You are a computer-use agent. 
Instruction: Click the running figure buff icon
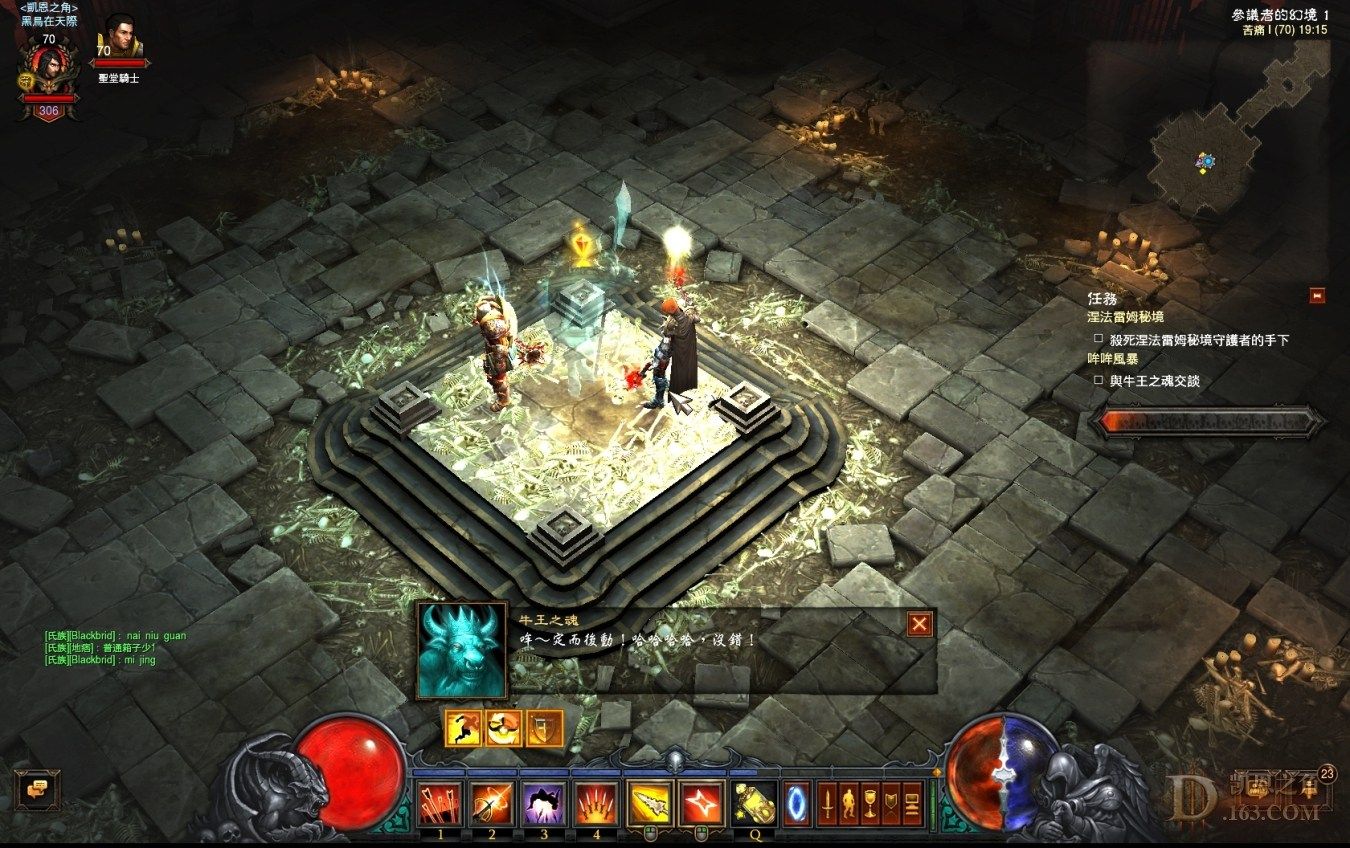point(463,728)
